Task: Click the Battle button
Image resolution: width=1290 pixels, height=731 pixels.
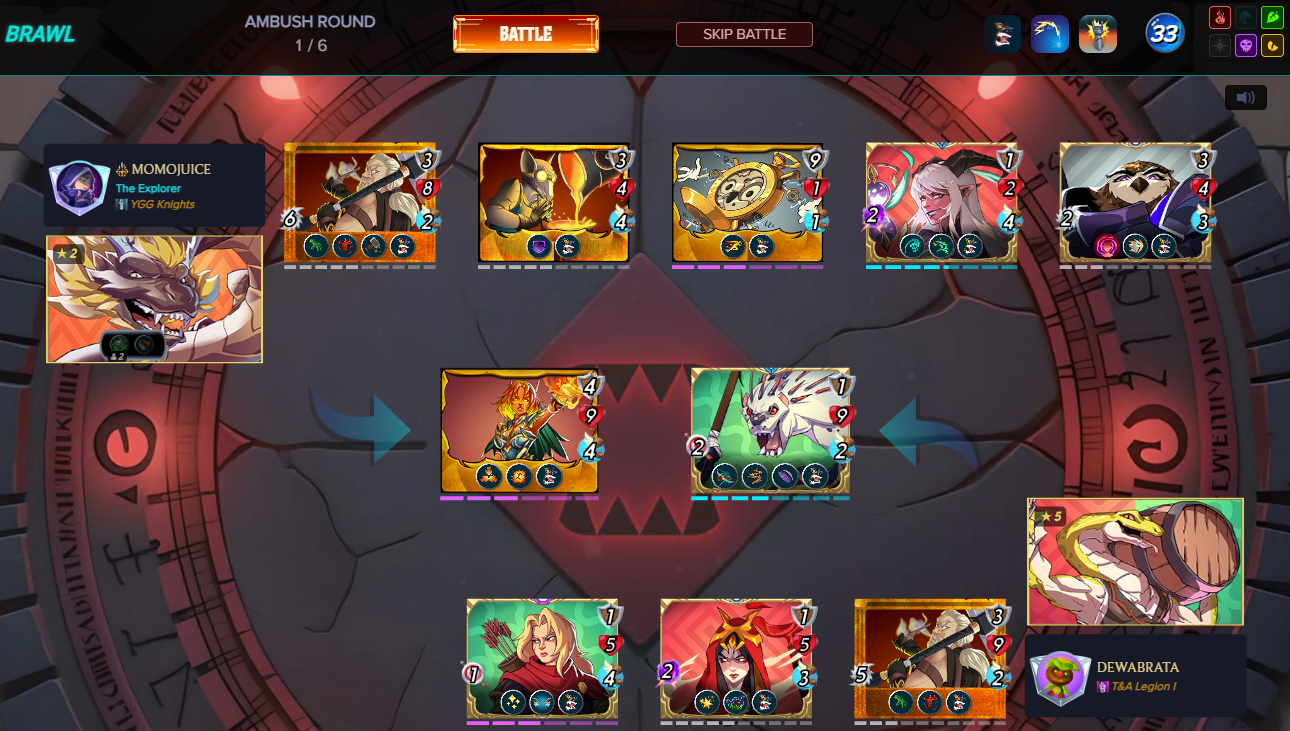Action: tap(525, 33)
